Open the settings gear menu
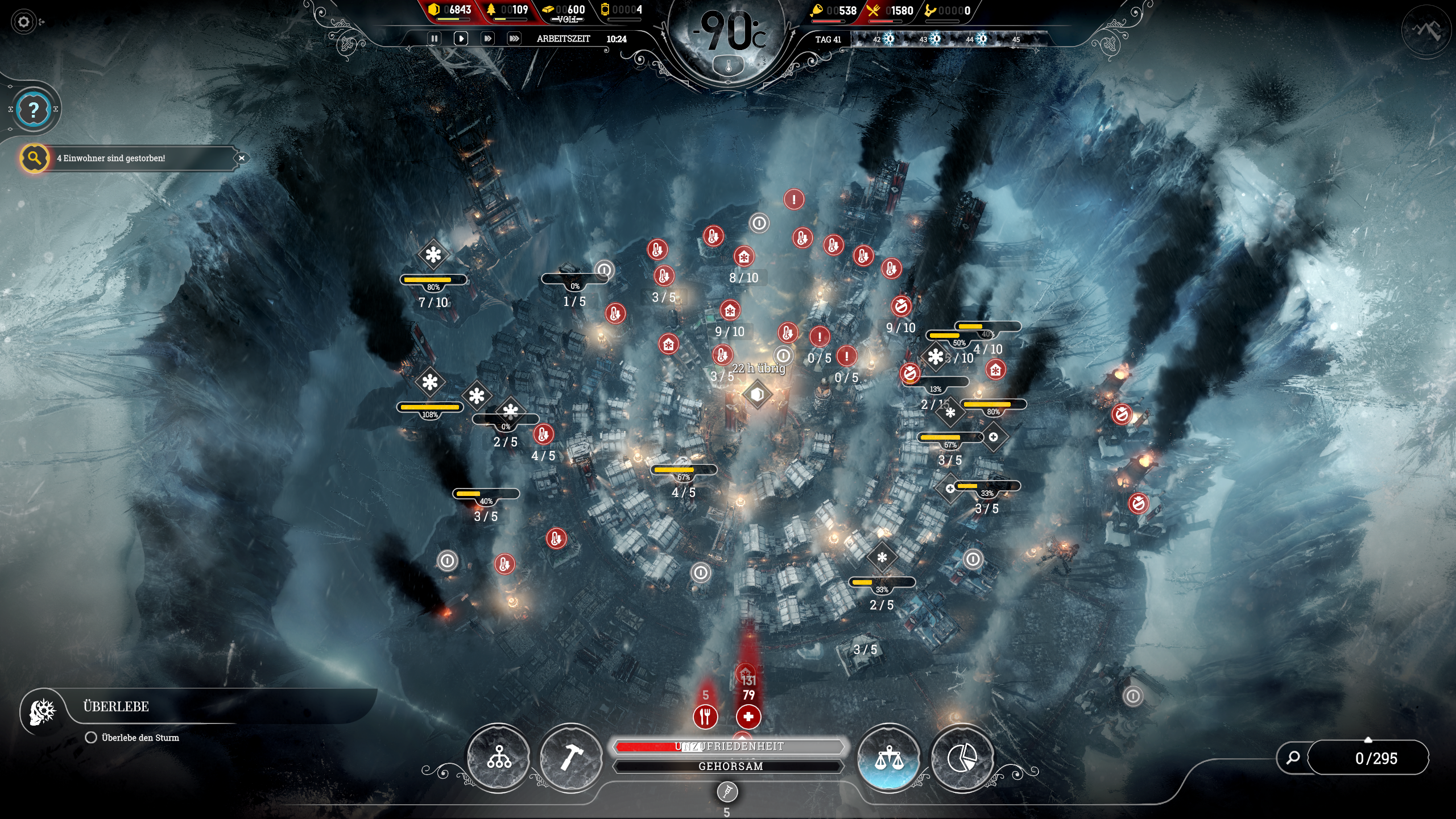The image size is (1456, 819). [24, 21]
